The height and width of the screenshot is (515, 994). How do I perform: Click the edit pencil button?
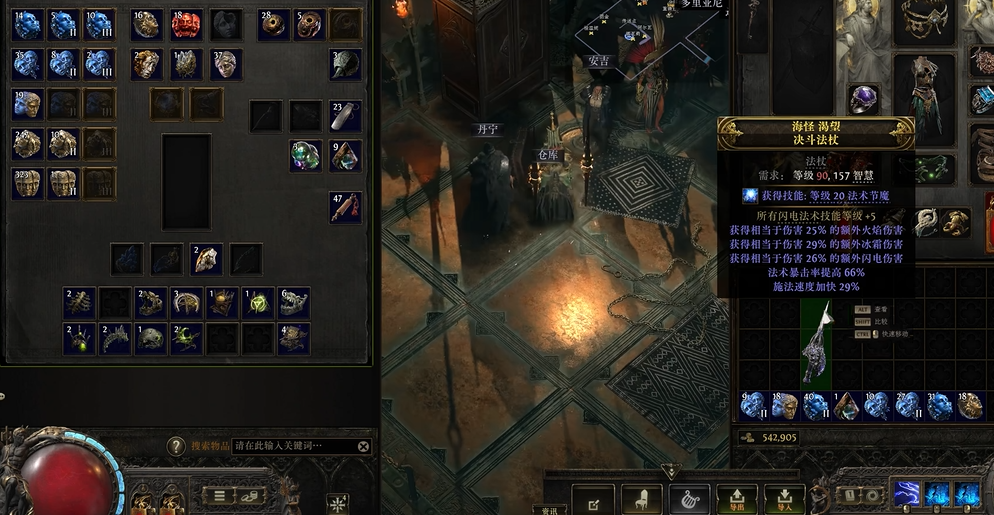click(x=594, y=500)
